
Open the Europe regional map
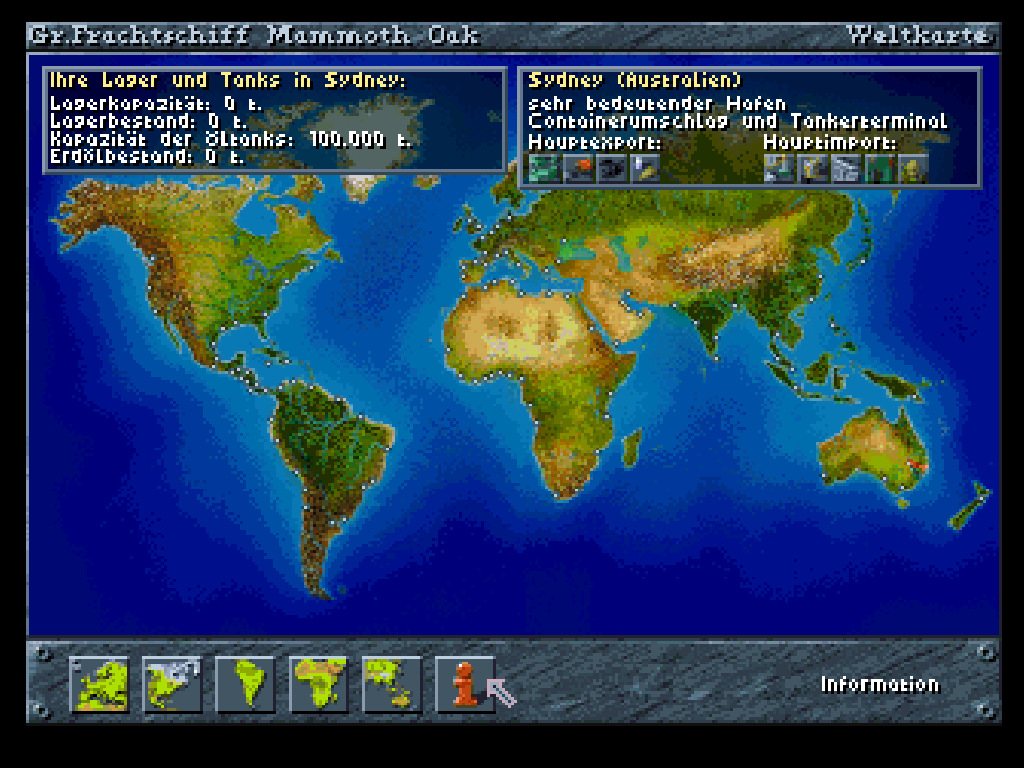click(99, 684)
